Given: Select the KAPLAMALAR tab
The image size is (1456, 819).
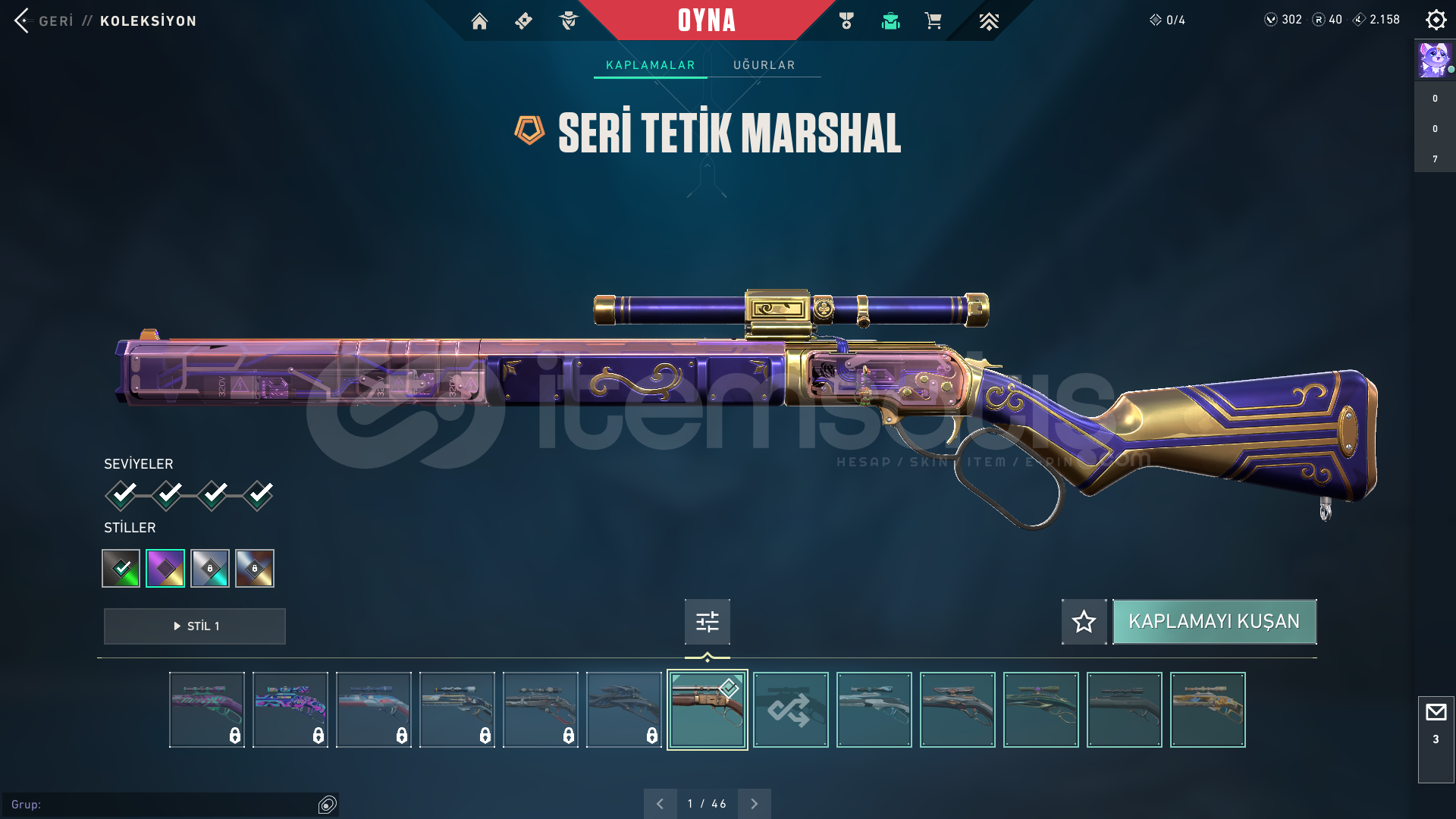Looking at the screenshot, I should tap(650, 65).
